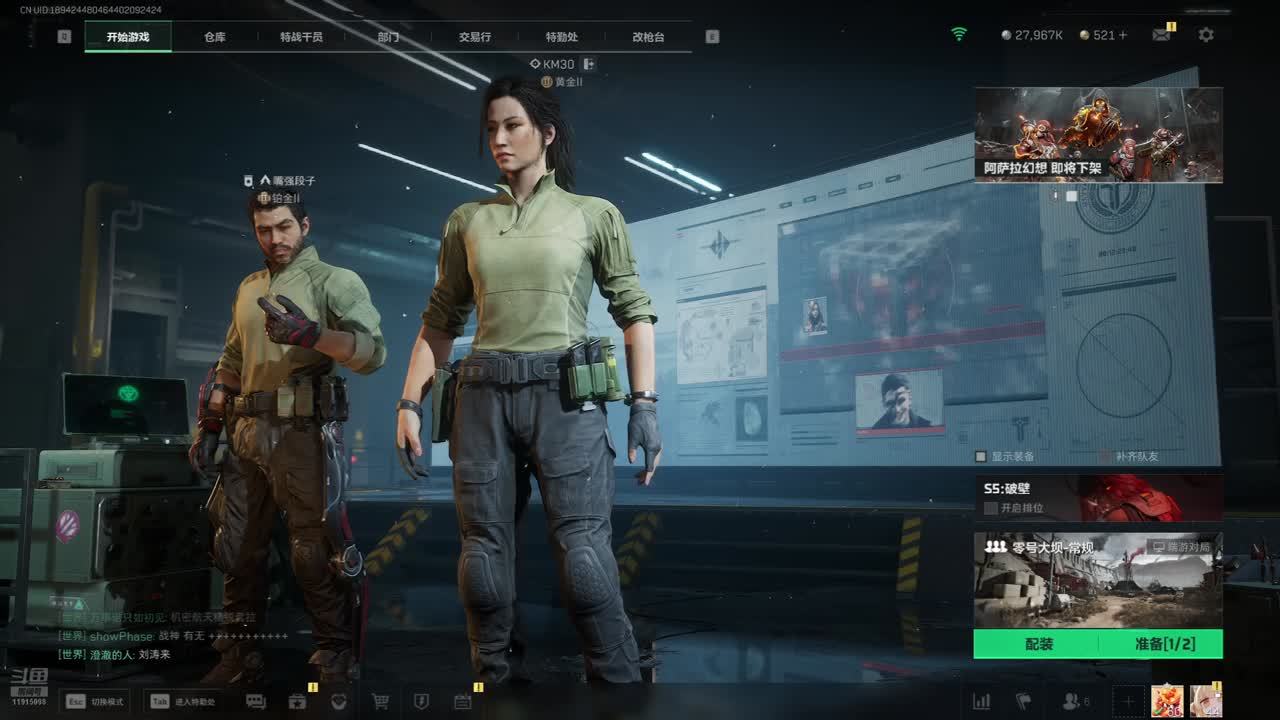The width and height of the screenshot is (1280, 720).
Task: Open the 特勤处 tab
Action: 561,37
